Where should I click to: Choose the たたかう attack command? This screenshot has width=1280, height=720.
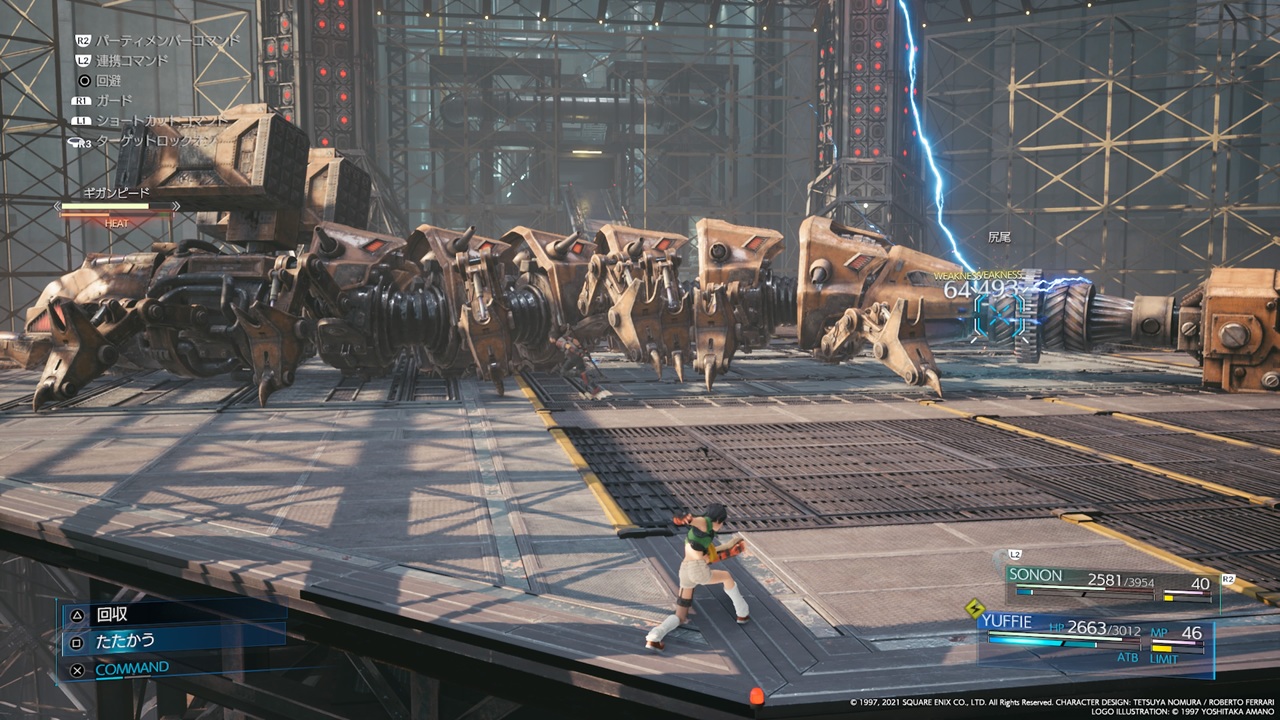[125, 641]
